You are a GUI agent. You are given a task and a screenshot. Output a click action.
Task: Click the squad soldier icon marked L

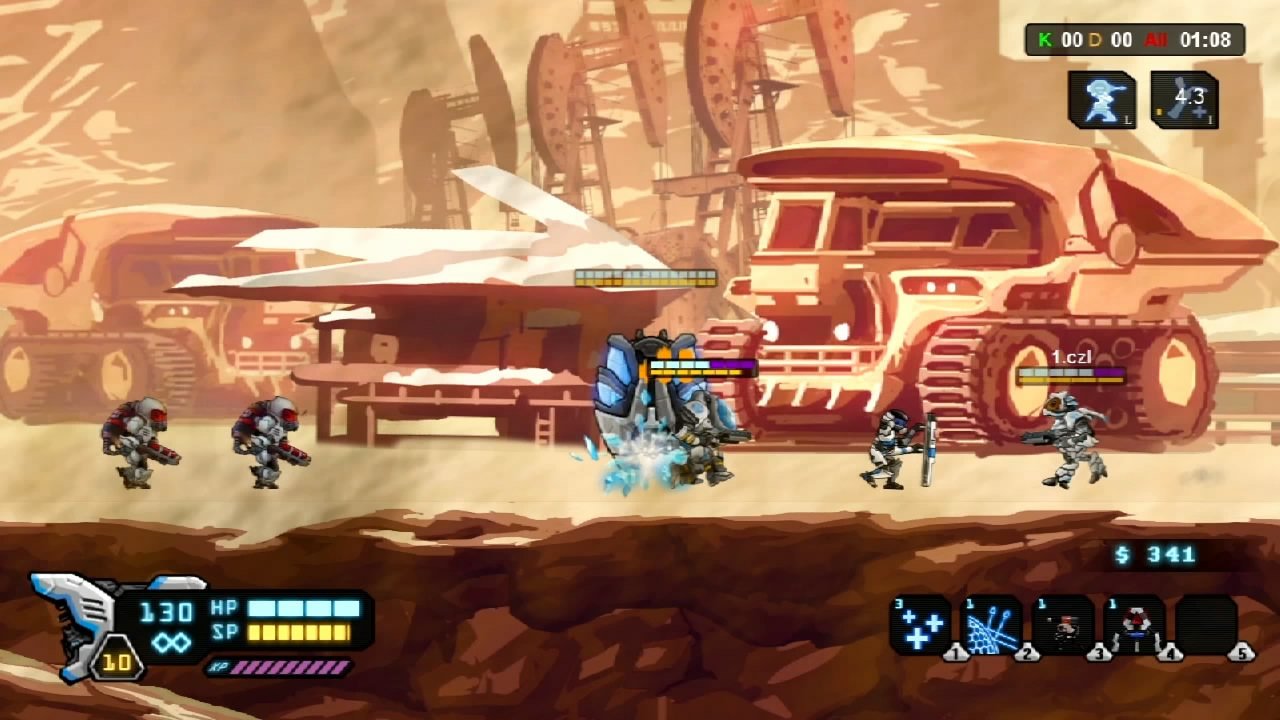pyautogui.click(x=1104, y=98)
